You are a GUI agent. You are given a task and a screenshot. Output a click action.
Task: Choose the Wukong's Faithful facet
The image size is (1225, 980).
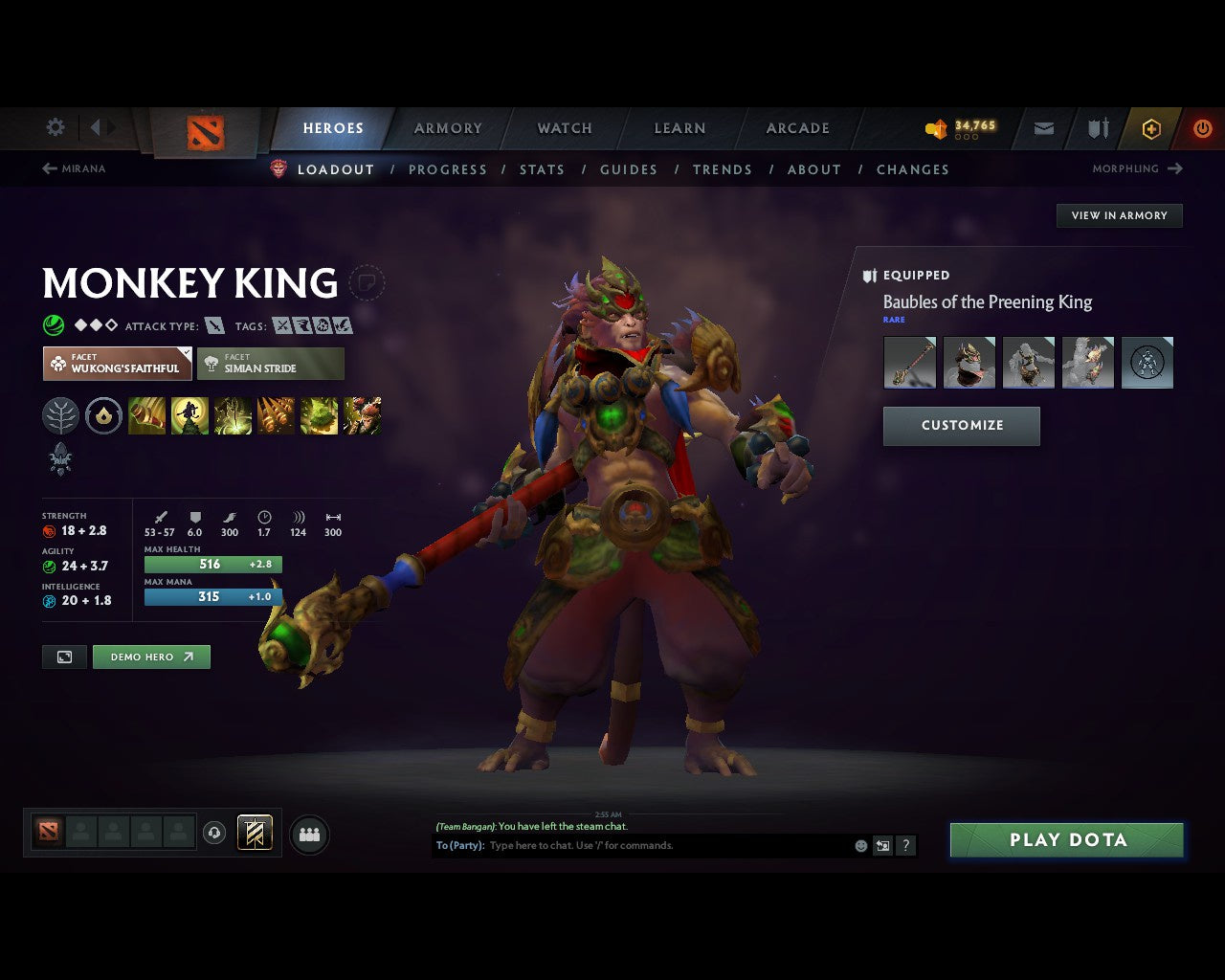point(118,364)
